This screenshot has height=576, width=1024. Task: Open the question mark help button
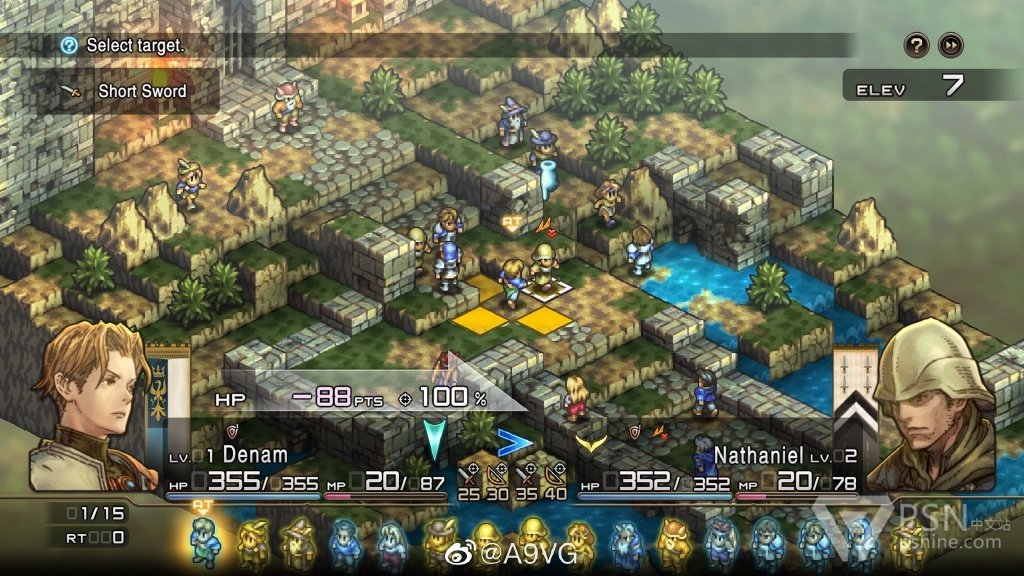point(917,45)
